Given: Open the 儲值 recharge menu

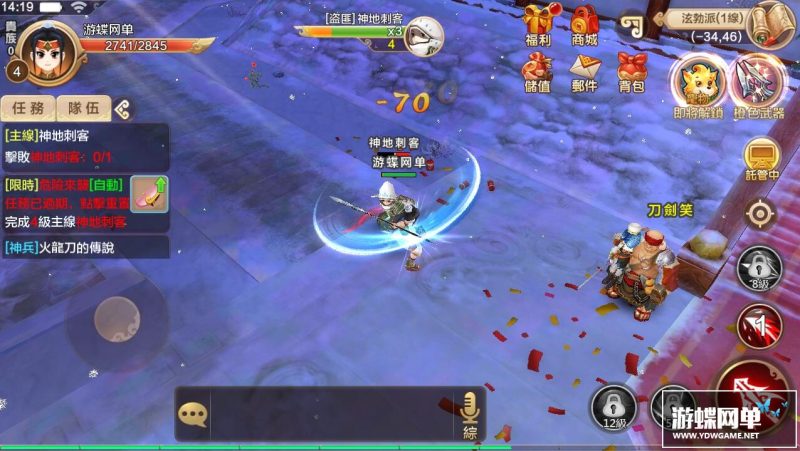Looking at the screenshot, I should click(537, 72).
